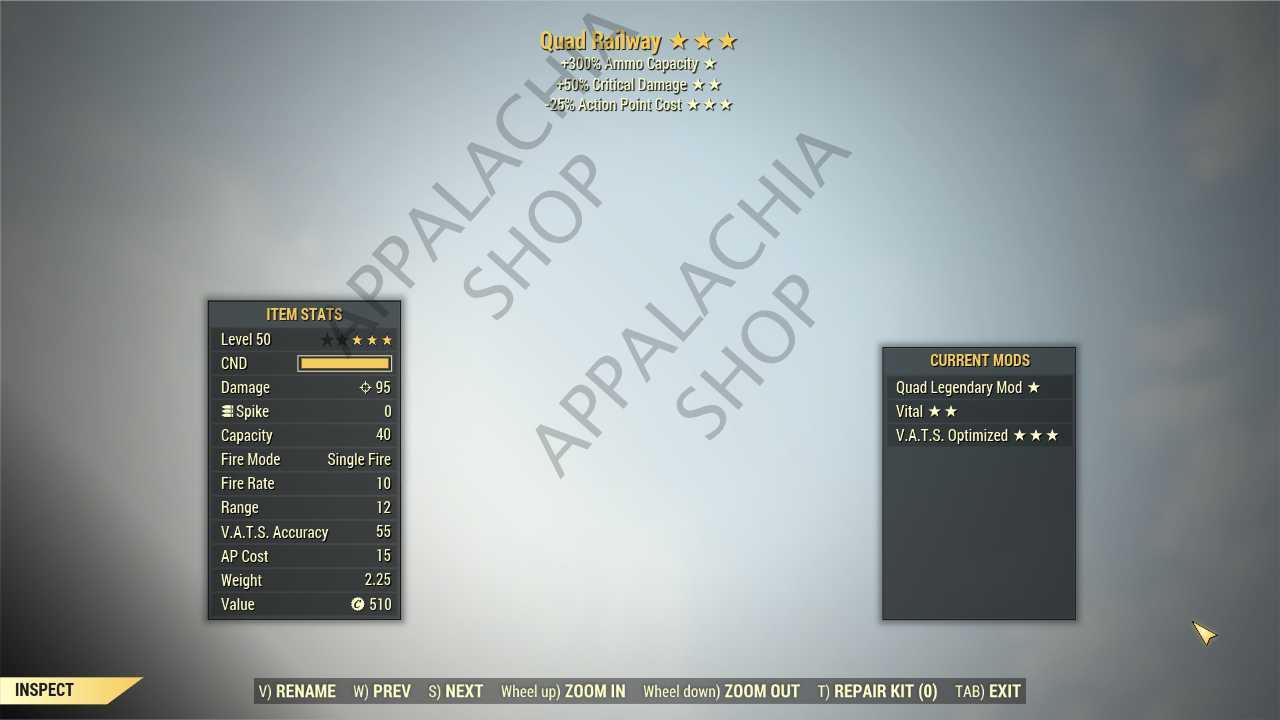Click the yellow CND condition bar
The image size is (1280, 720).
[x=344, y=363]
